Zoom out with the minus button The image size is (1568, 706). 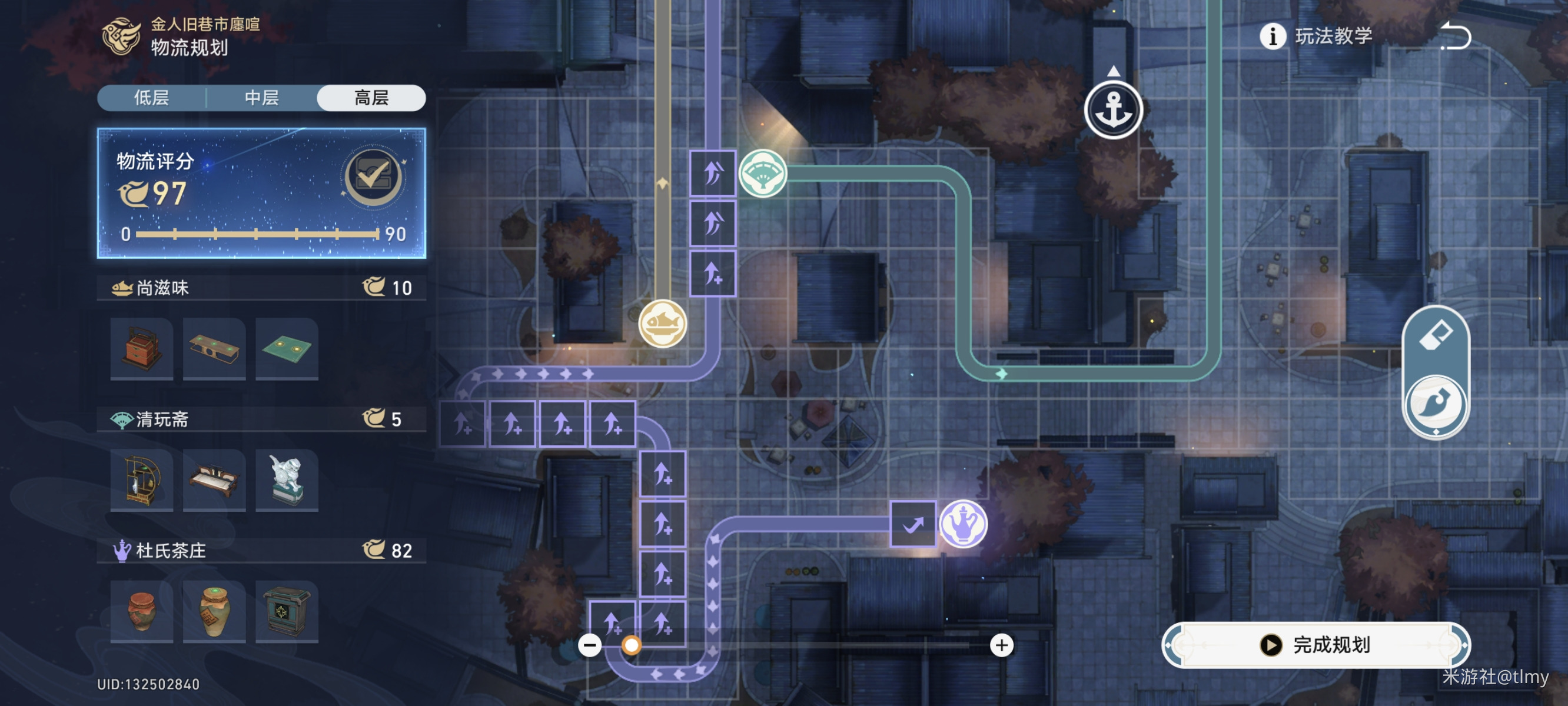pyautogui.click(x=590, y=645)
